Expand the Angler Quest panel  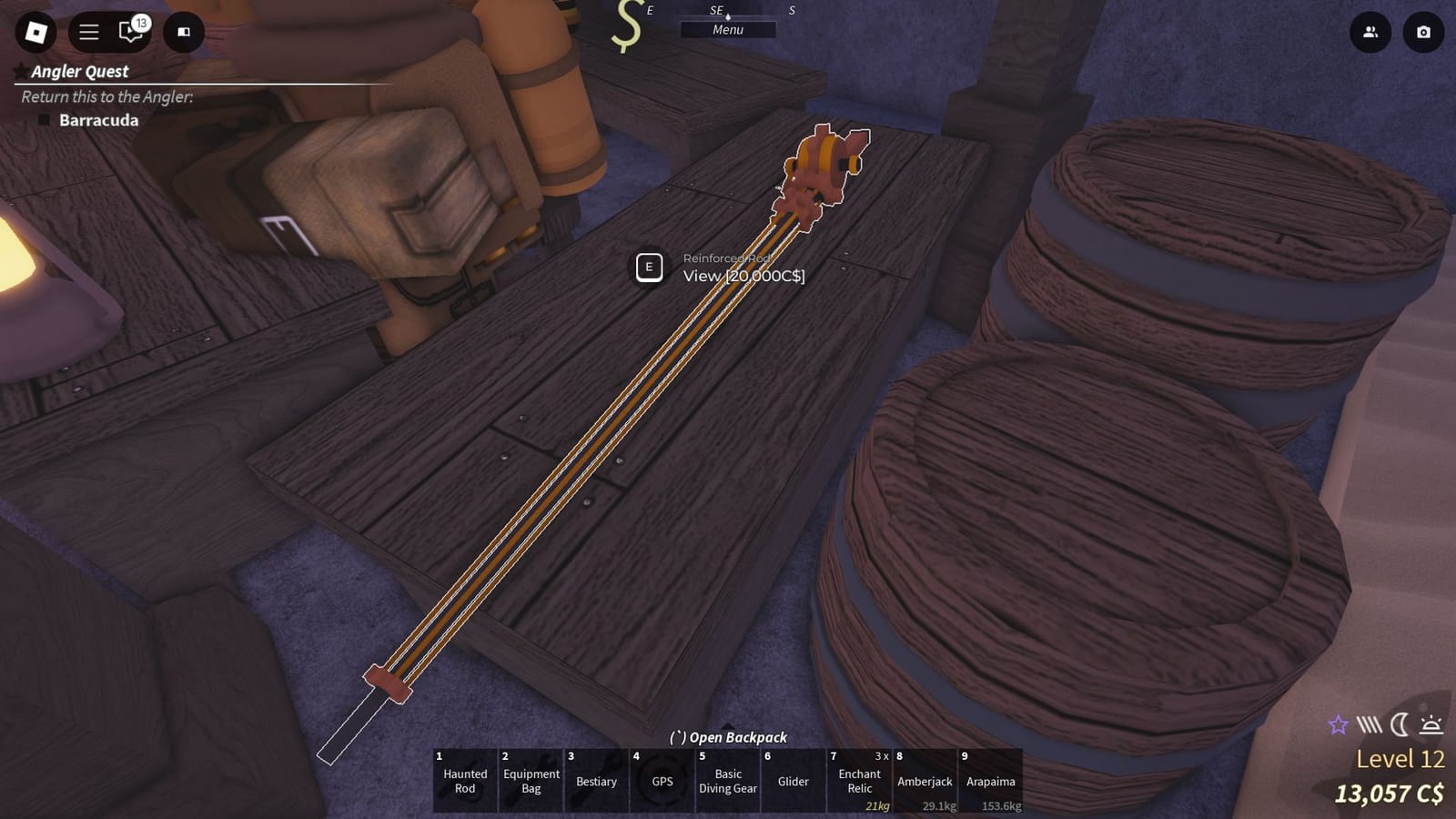pyautogui.click(x=79, y=72)
